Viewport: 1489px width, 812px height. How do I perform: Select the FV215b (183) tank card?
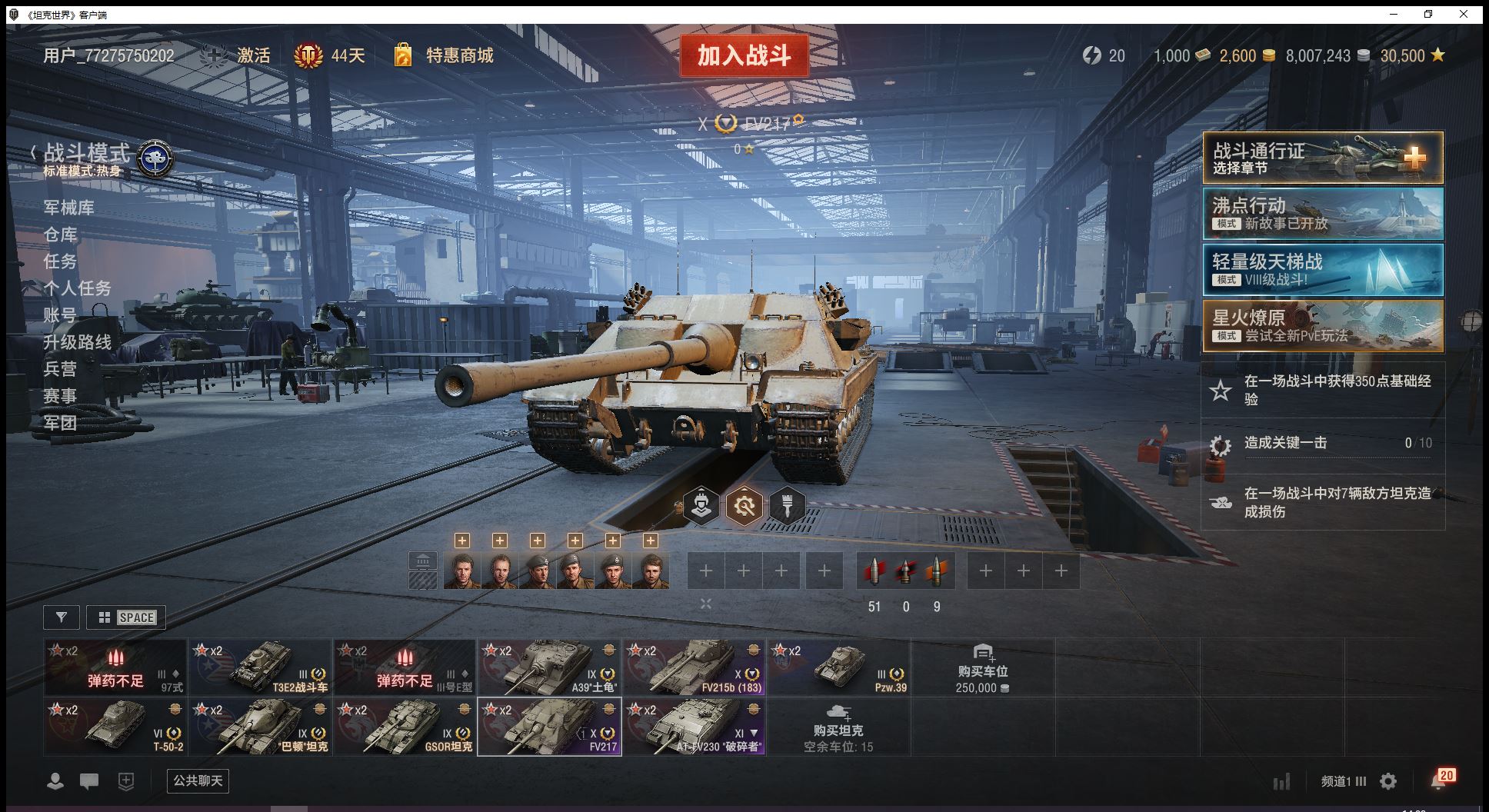[x=694, y=667]
